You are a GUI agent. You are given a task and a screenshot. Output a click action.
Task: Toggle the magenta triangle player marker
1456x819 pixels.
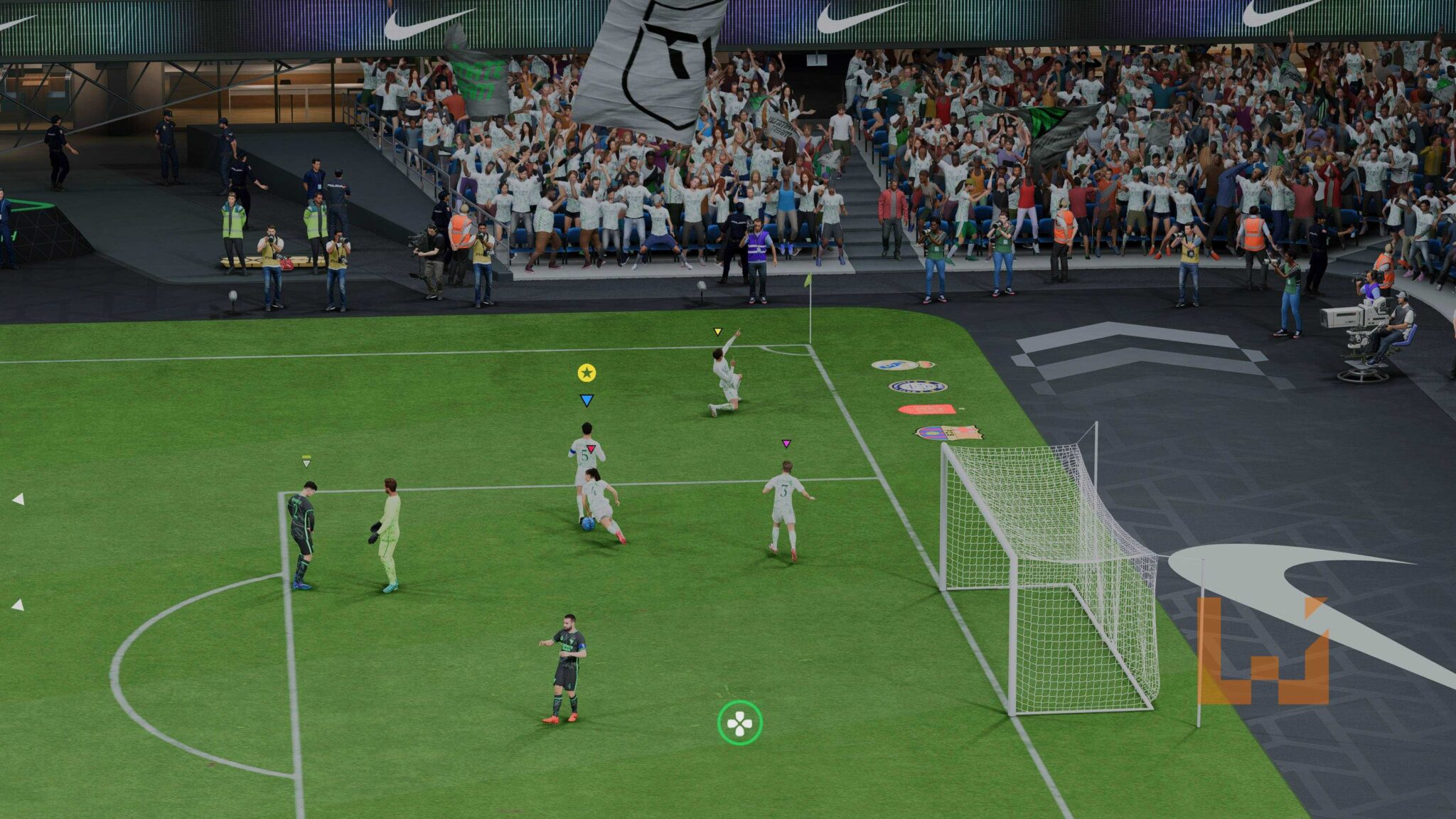(786, 443)
